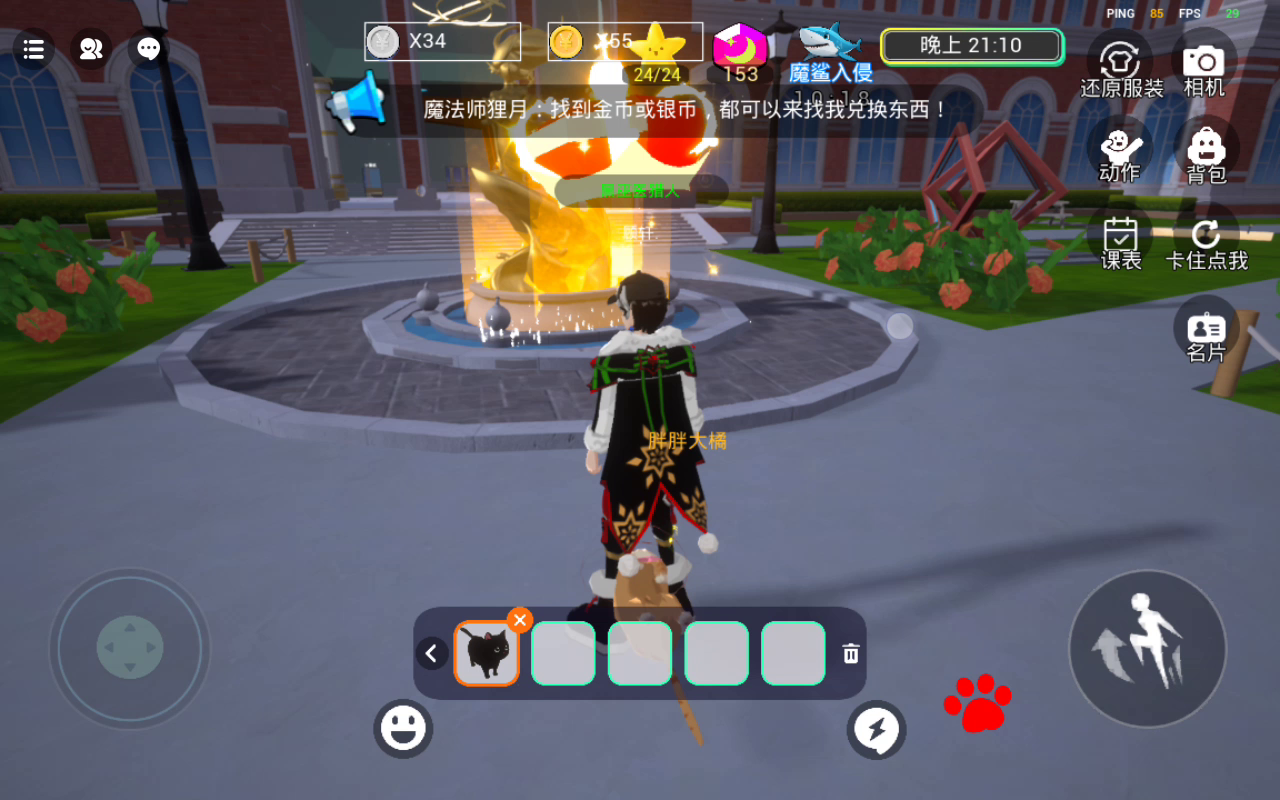Open the lightning chat bubble button
Image resolution: width=1280 pixels, height=800 pixels.
pyautogui.click(x=877, y=730)
